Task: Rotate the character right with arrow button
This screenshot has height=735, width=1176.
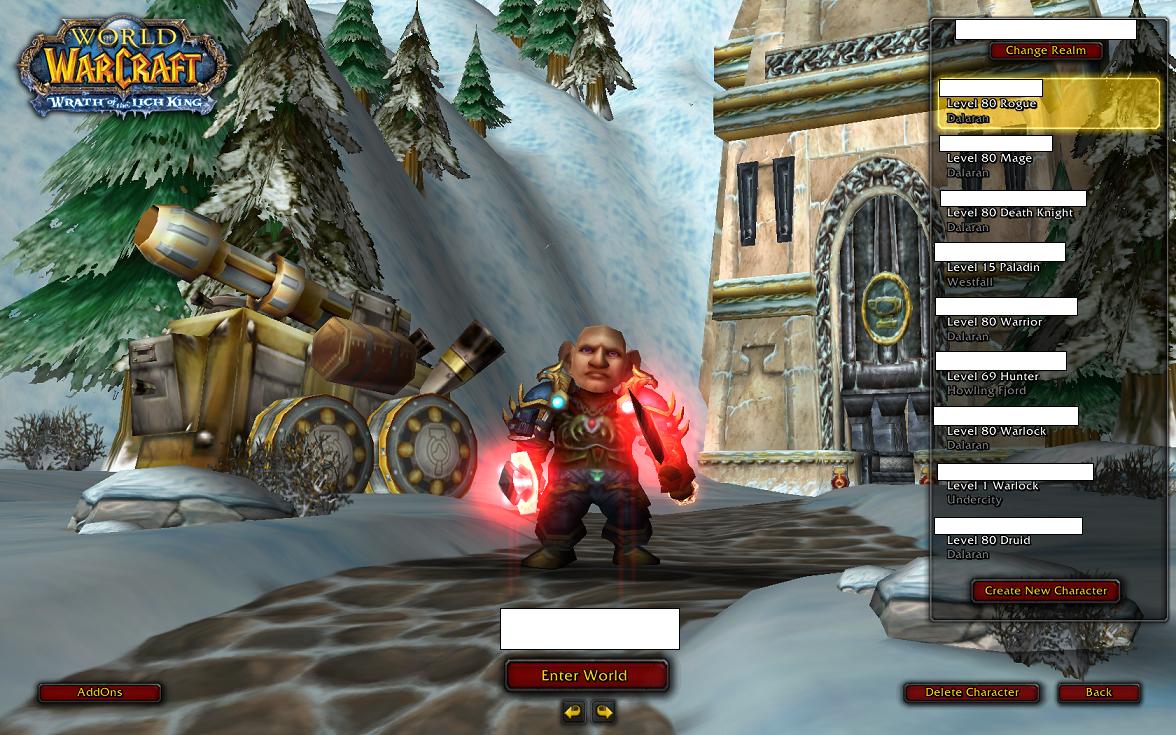Action: click(x=603, y=712)
